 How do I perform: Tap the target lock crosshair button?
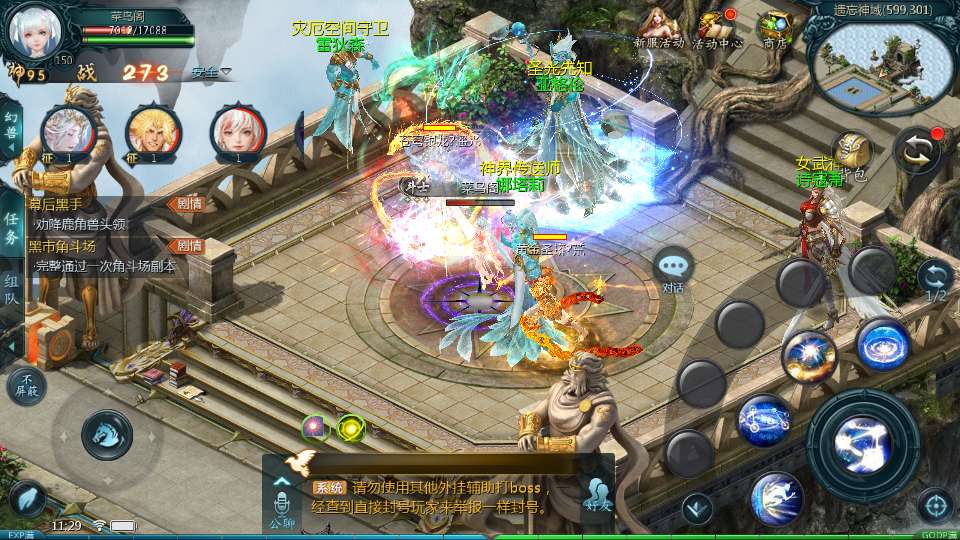point(936,504)
